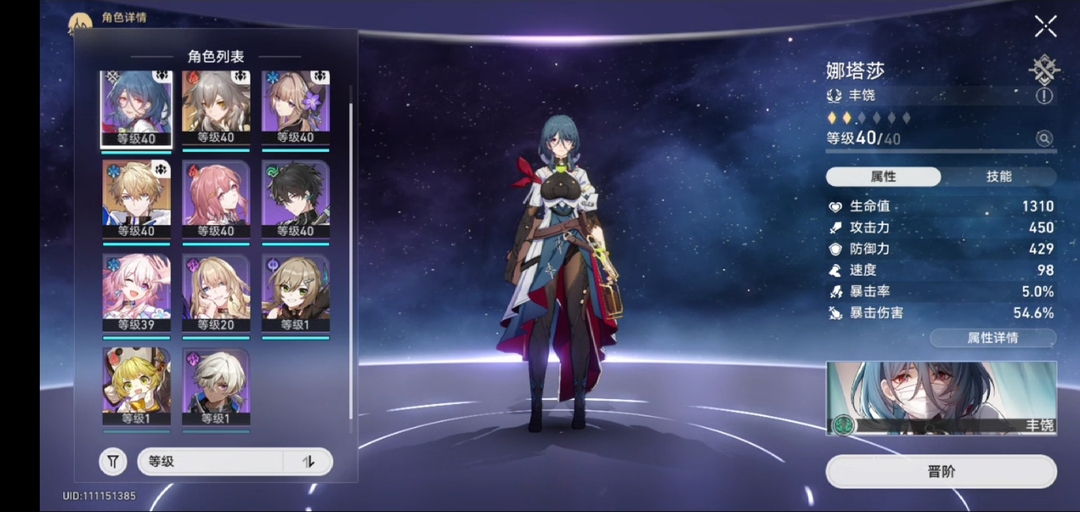The width and height of the screenshot is (1080, 512).
Task: Switch to the 技能 tab
Action: [998, 176]
